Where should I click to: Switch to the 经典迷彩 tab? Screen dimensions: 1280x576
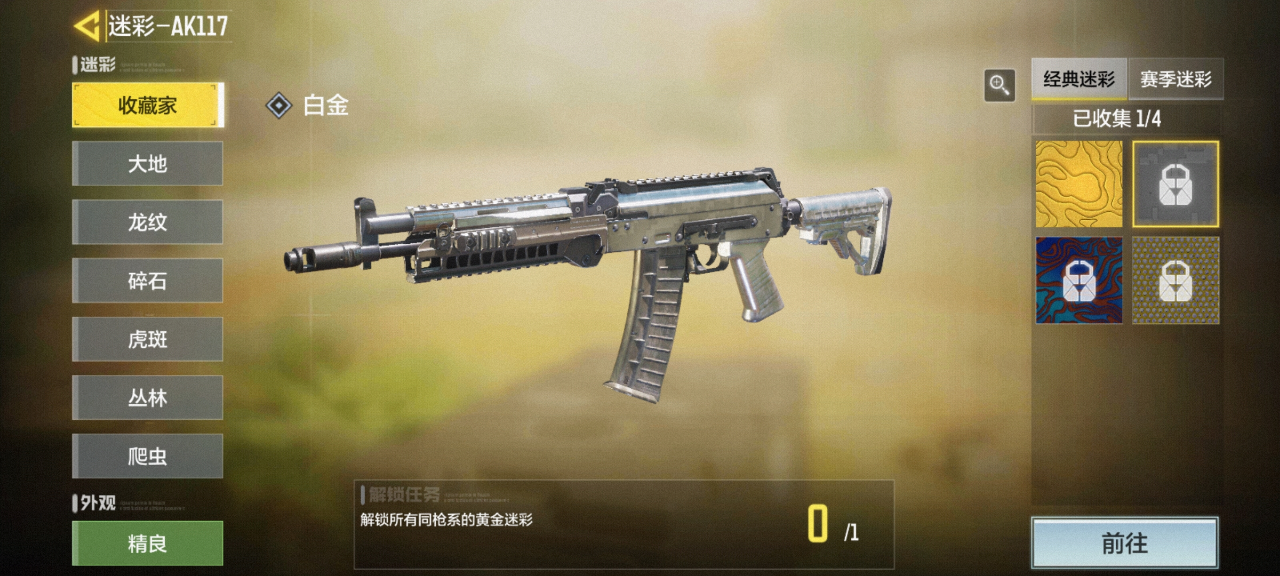coord(1079,79)
